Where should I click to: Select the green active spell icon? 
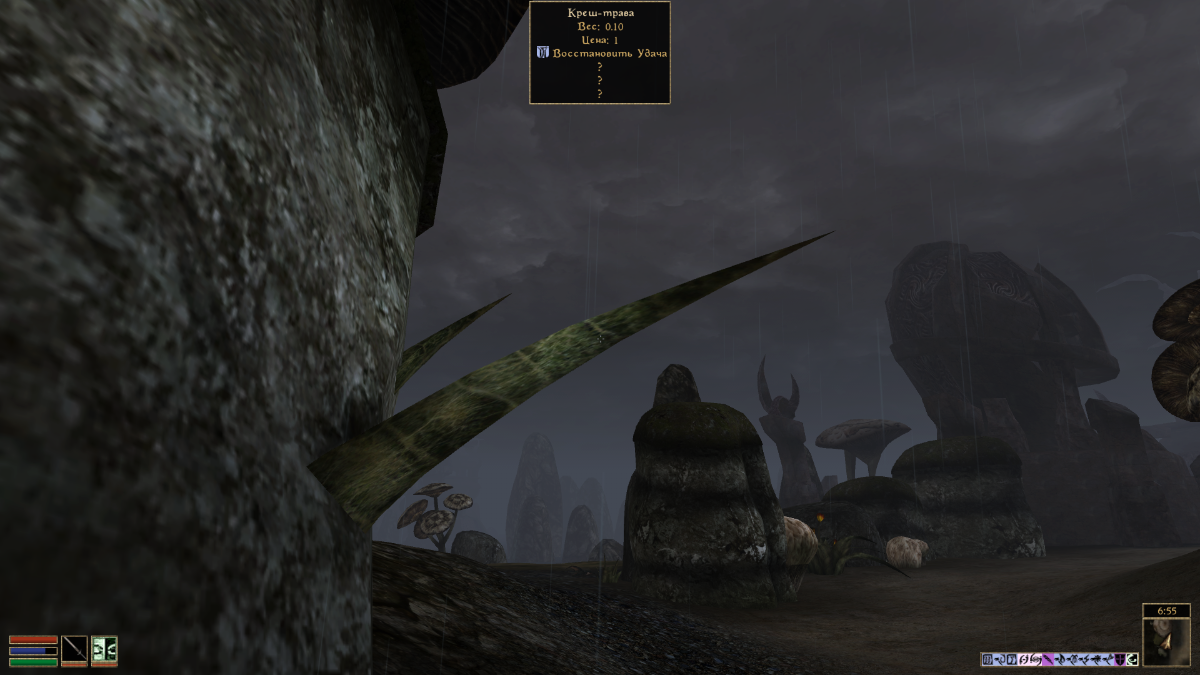pyautogui.click(x=104, y=648)
